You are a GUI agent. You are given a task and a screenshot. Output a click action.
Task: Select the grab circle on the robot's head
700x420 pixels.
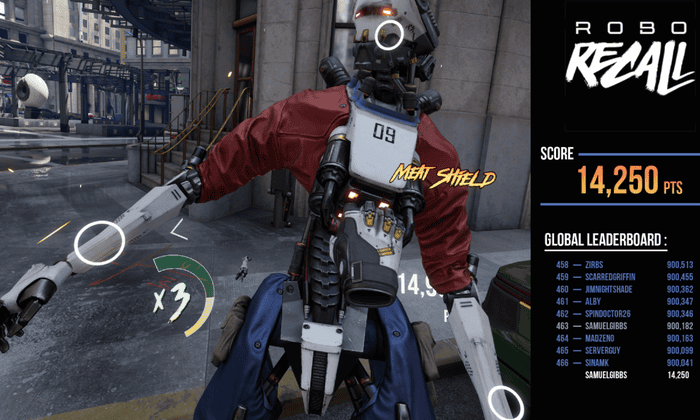coord(389,35)
